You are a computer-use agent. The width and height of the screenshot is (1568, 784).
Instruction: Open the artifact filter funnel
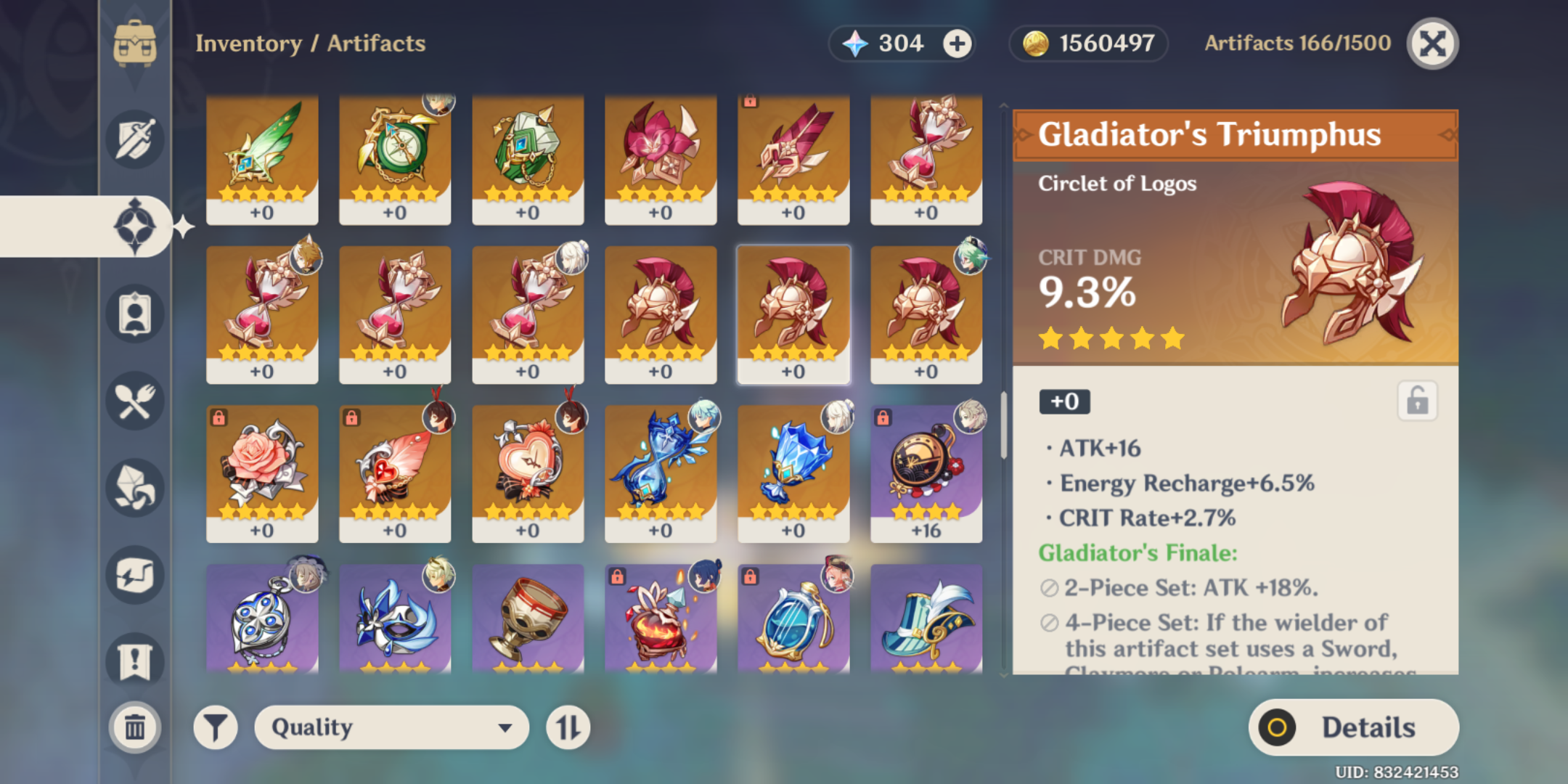coord(214,727)
